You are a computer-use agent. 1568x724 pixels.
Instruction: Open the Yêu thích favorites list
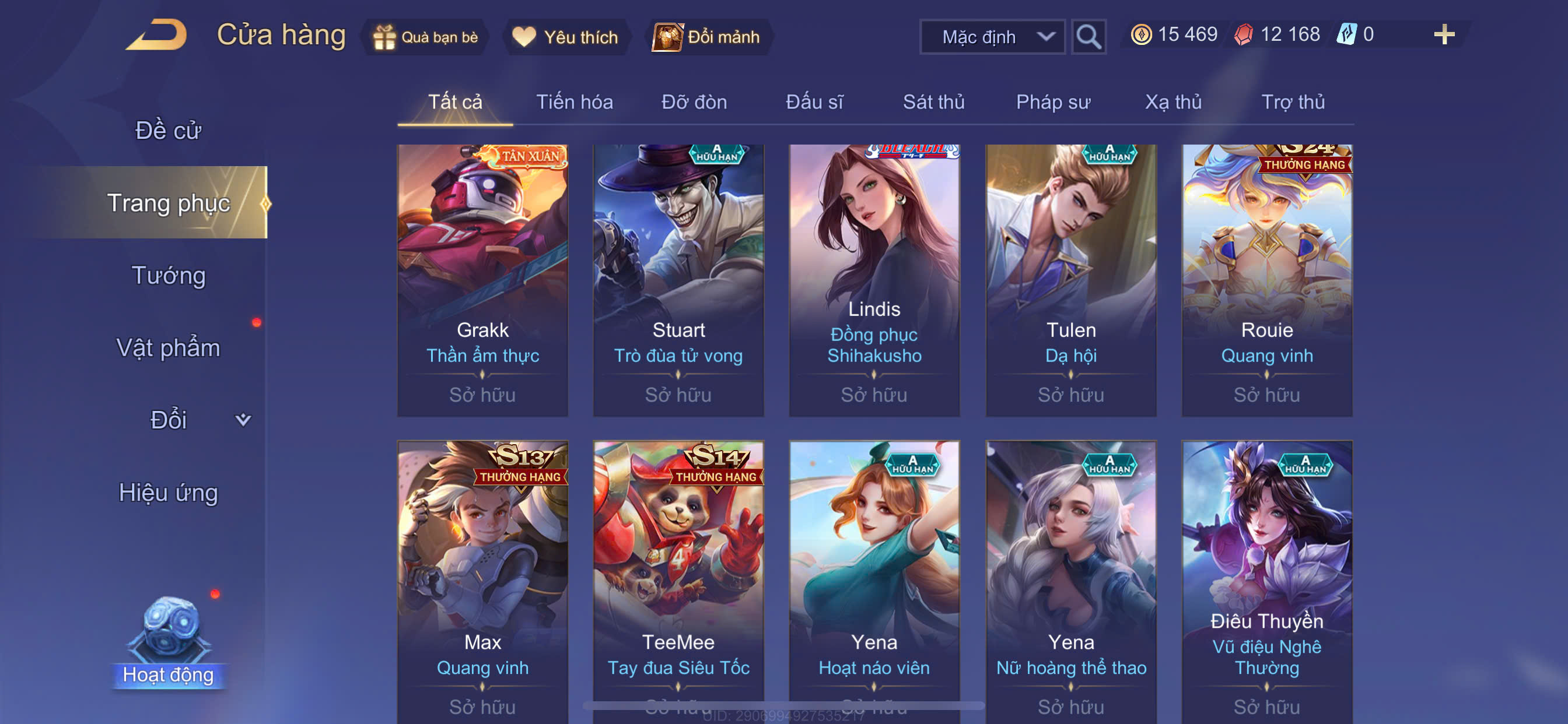[565, 37]
